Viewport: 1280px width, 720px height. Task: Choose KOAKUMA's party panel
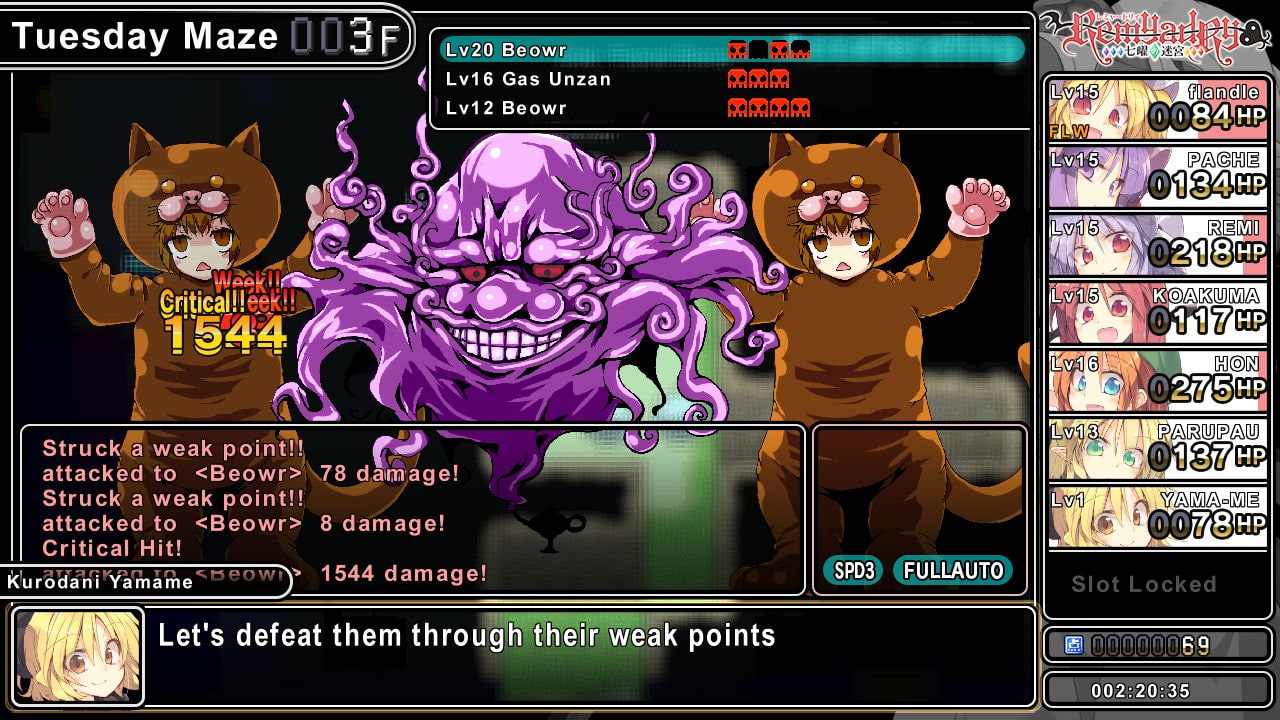(1157, 313)
